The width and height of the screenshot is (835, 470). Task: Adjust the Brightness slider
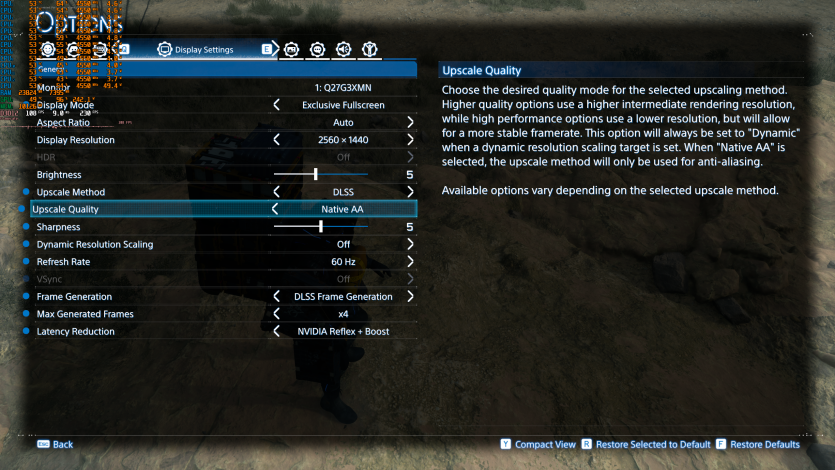click(x=316, y=174)
